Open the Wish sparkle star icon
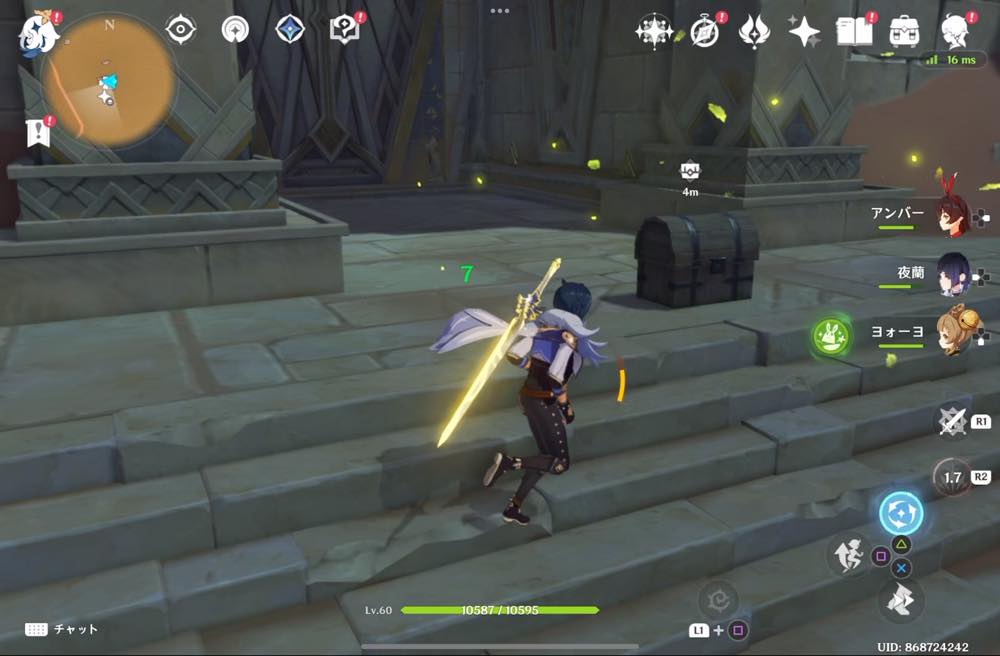 click(804, 32)
